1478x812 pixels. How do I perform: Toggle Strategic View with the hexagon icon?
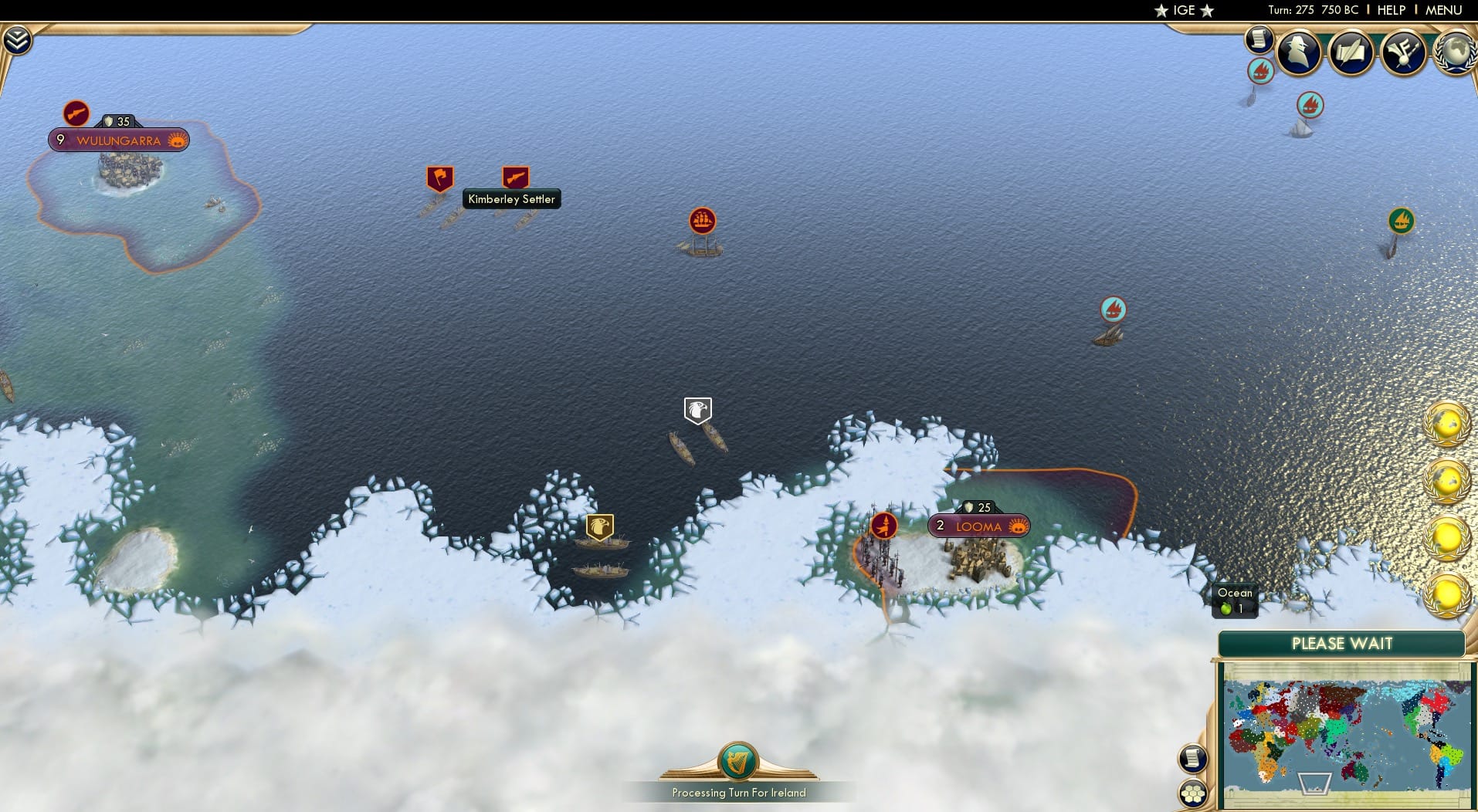(1193, 792)
